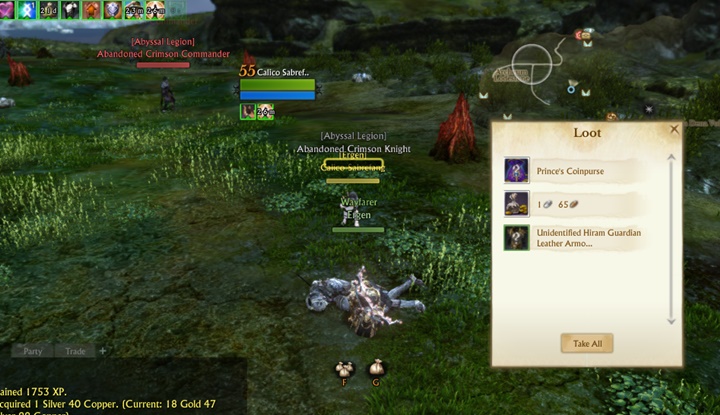Add a new chat tab
Screen dimensions: 720x415
coord(102,351)
